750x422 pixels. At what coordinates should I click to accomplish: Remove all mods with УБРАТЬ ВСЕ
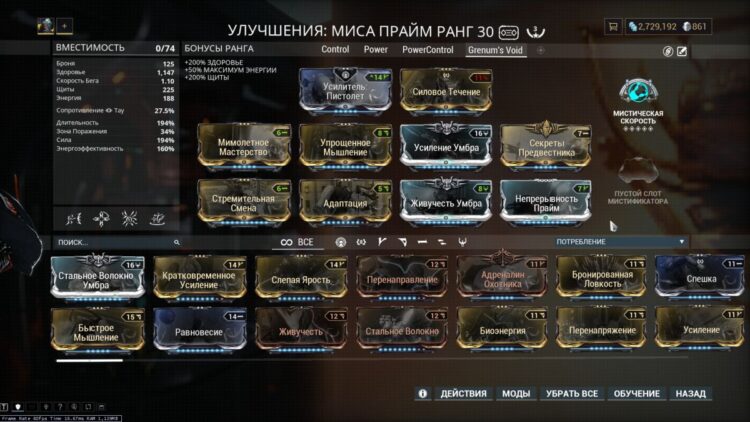pyautogui.click(x=572, y=394)
